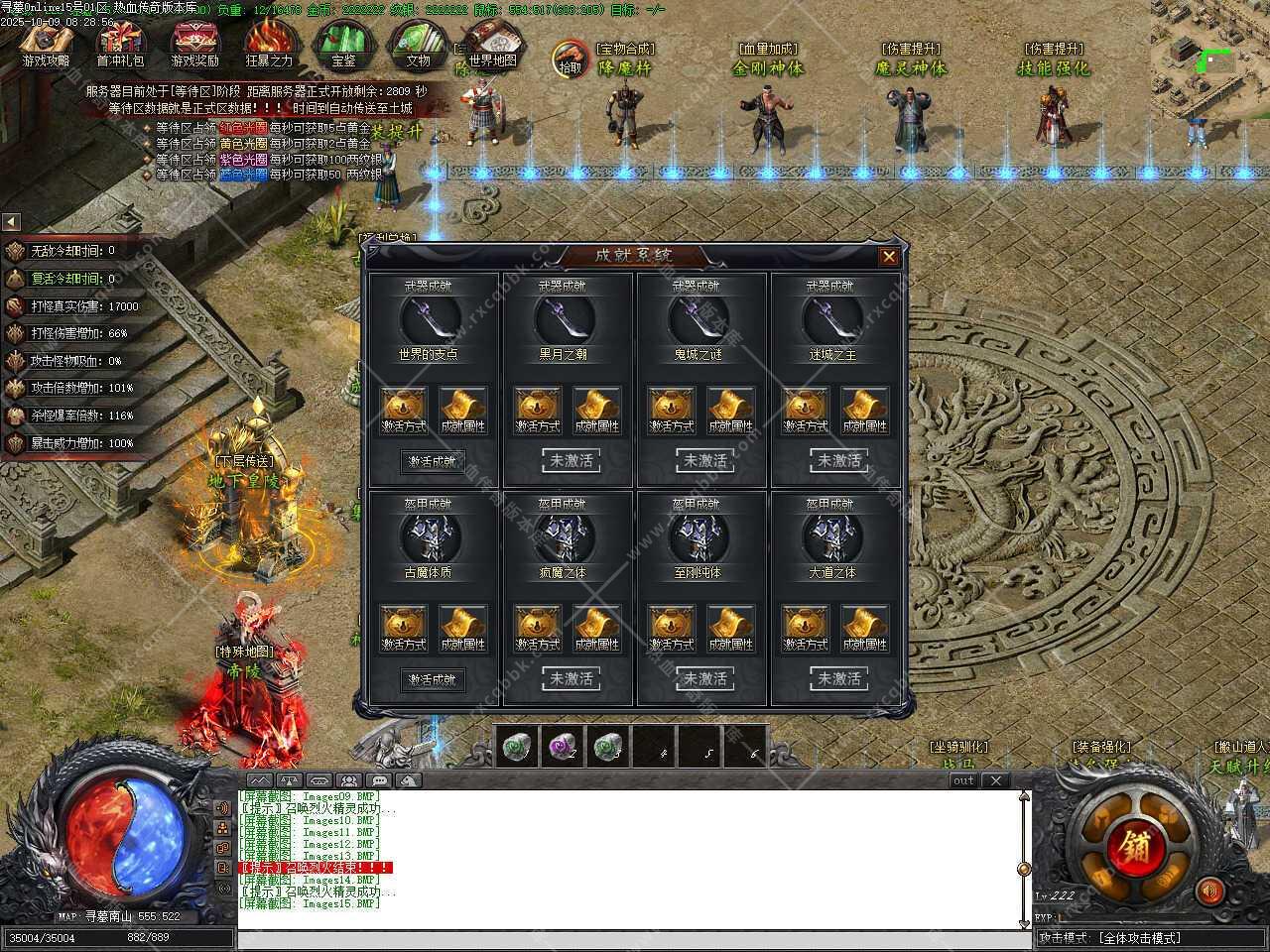Click 激活成就 under 世界的支点

click(432, 461)
